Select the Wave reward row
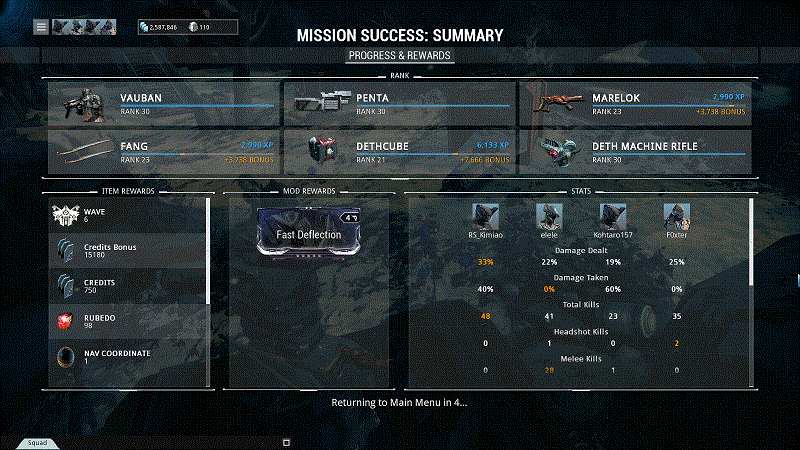This screenshot has width=800, height=450. click(x=128, y=216)
